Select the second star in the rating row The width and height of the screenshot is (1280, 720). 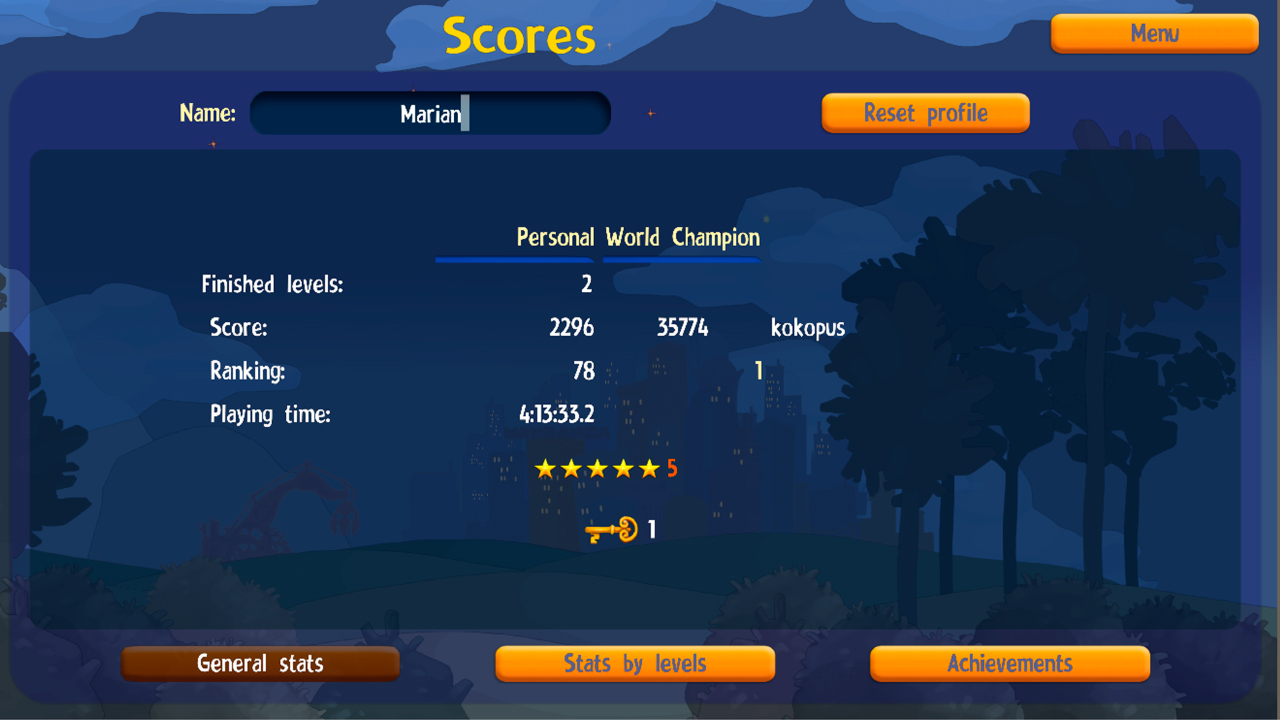tap(572, 467)
